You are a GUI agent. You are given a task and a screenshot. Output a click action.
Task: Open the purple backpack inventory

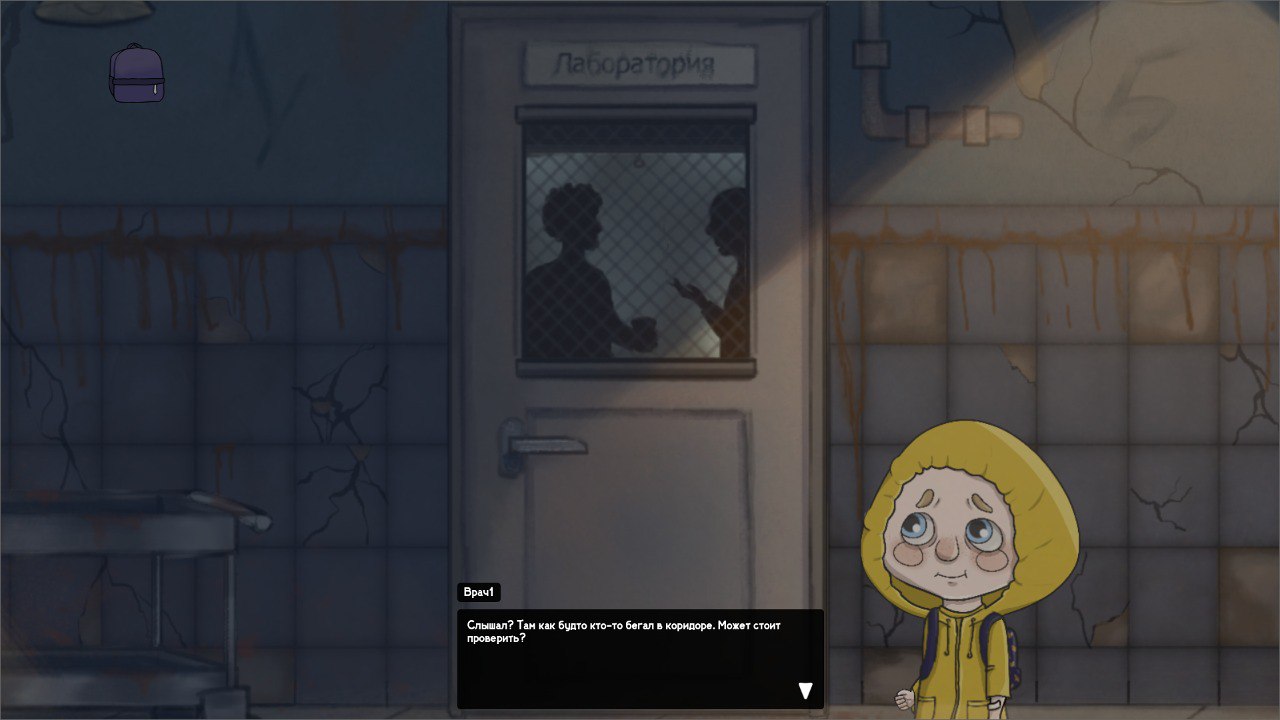[136, 74]
